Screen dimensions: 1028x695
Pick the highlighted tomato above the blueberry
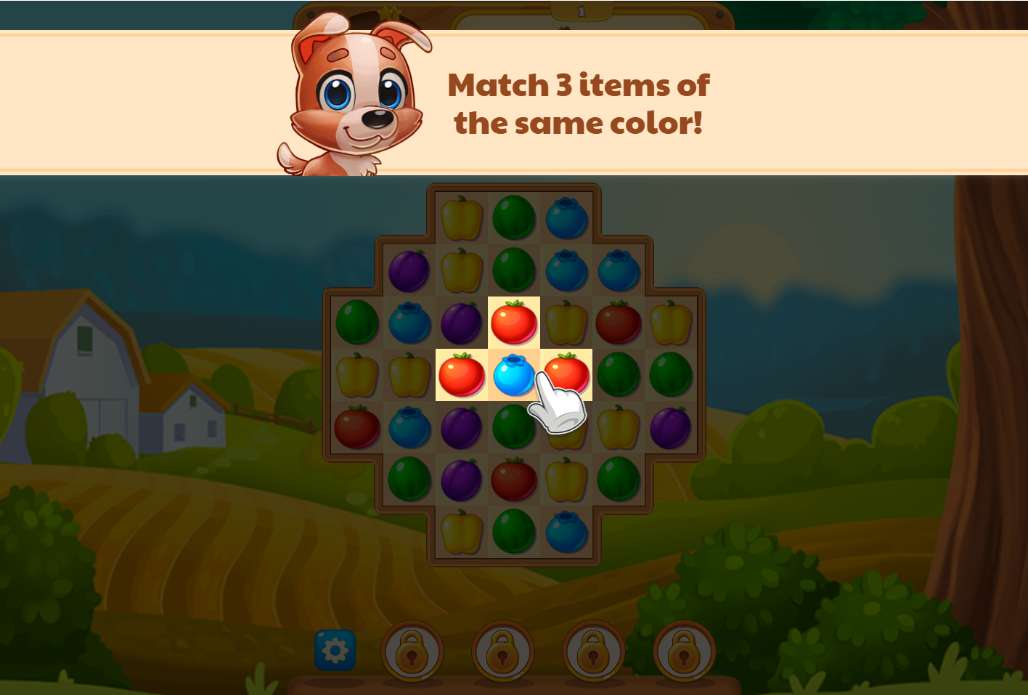514,322
